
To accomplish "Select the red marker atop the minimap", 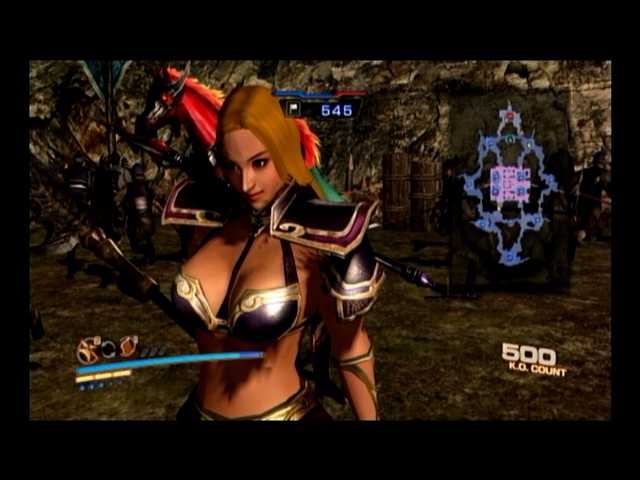I will coord(510,116).
